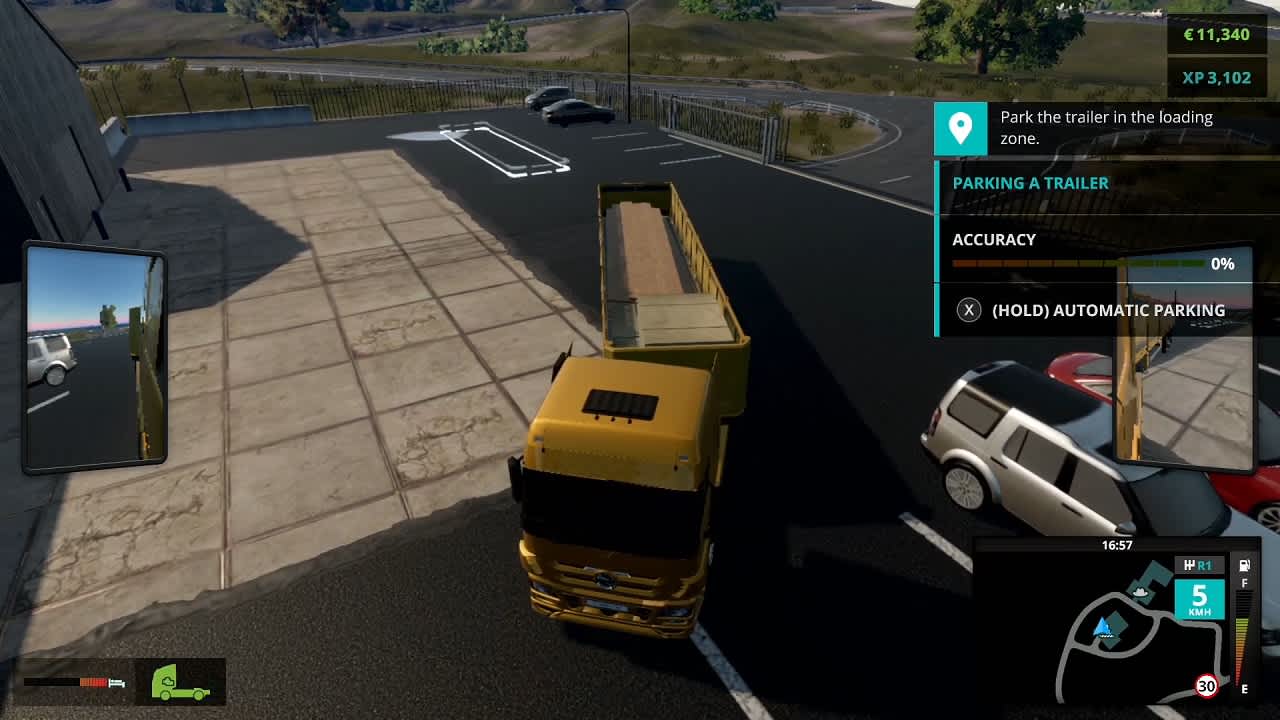
Task: Activate the (HOLD) AUTOMATIC PARKING button
Action: 1109,310
